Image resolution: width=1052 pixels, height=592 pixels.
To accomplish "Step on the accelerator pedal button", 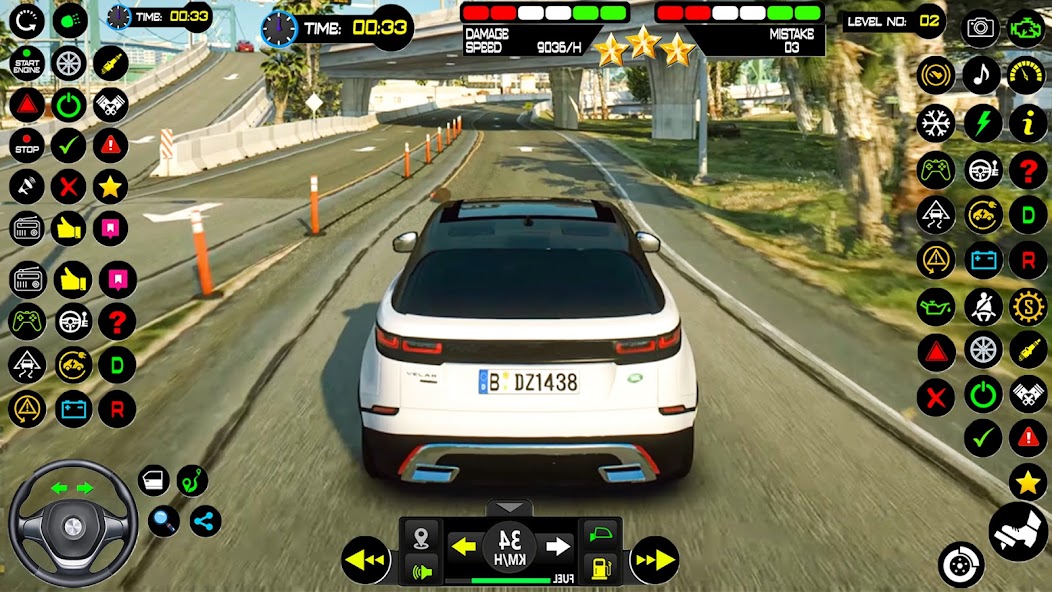I will point(1018,530).
